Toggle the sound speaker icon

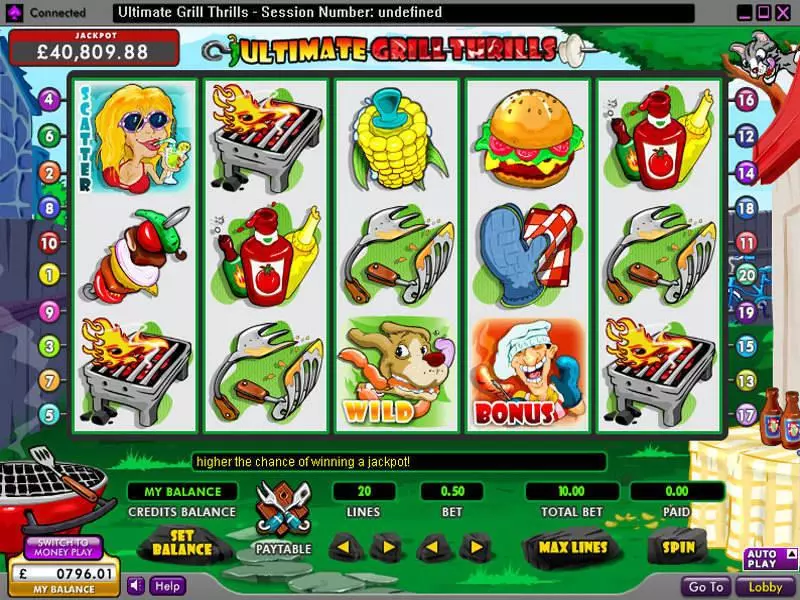click(135, 586)
